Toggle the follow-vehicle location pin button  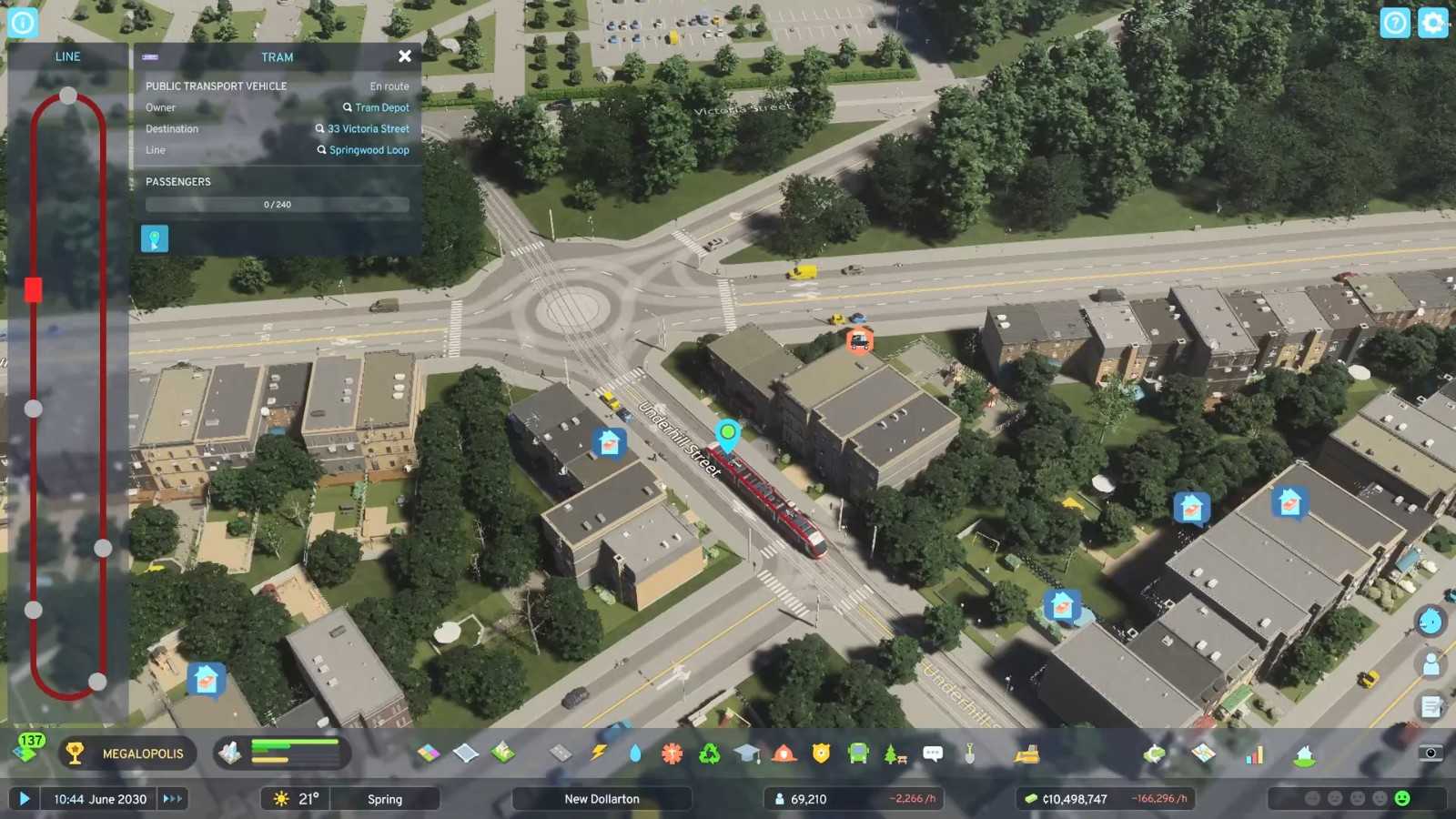[x=155, y=239]
